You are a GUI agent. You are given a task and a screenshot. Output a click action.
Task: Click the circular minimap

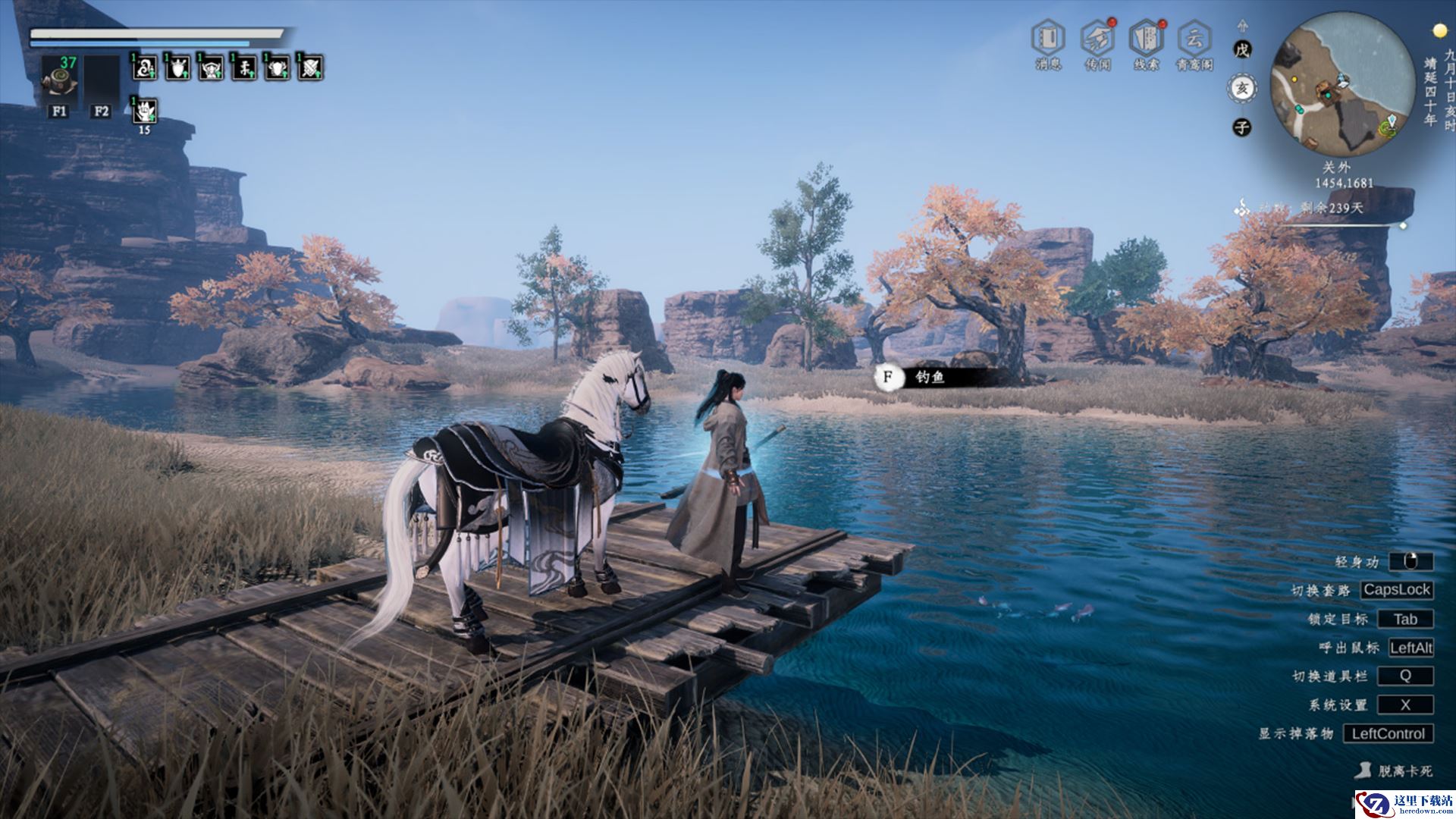point(1341,82)
